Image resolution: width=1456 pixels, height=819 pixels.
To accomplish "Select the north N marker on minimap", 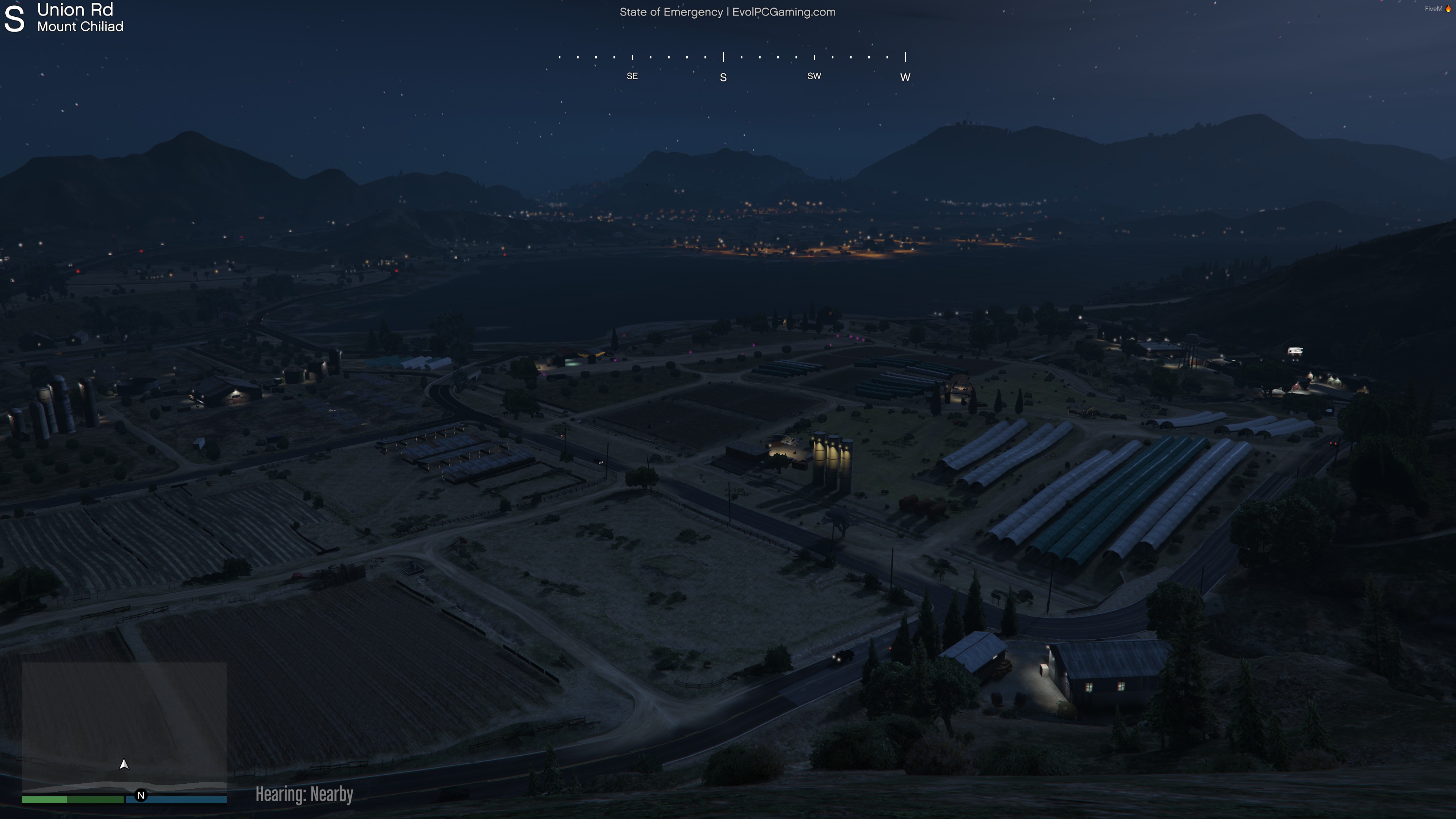I will (141, 795).
